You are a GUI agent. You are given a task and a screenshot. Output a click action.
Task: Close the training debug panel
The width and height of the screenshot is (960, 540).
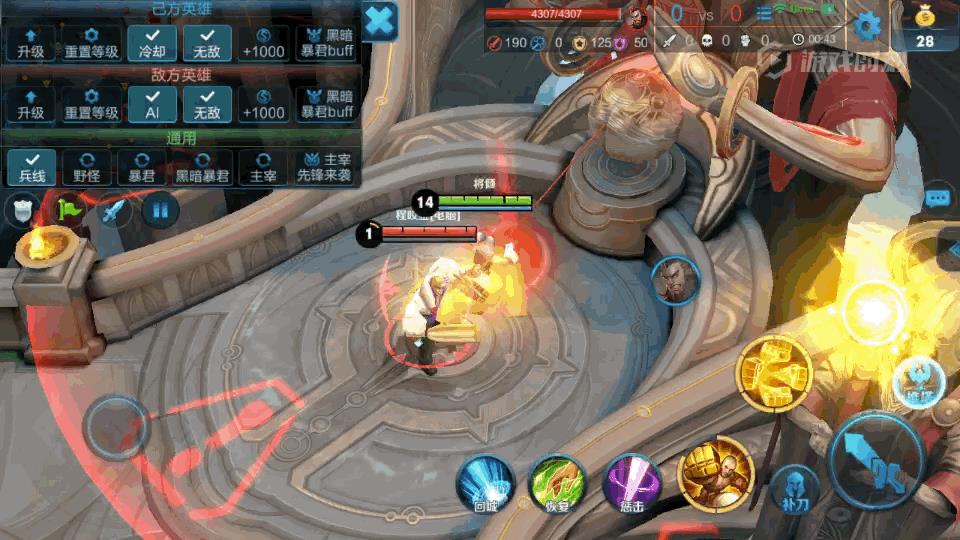(x=380, y=21)
